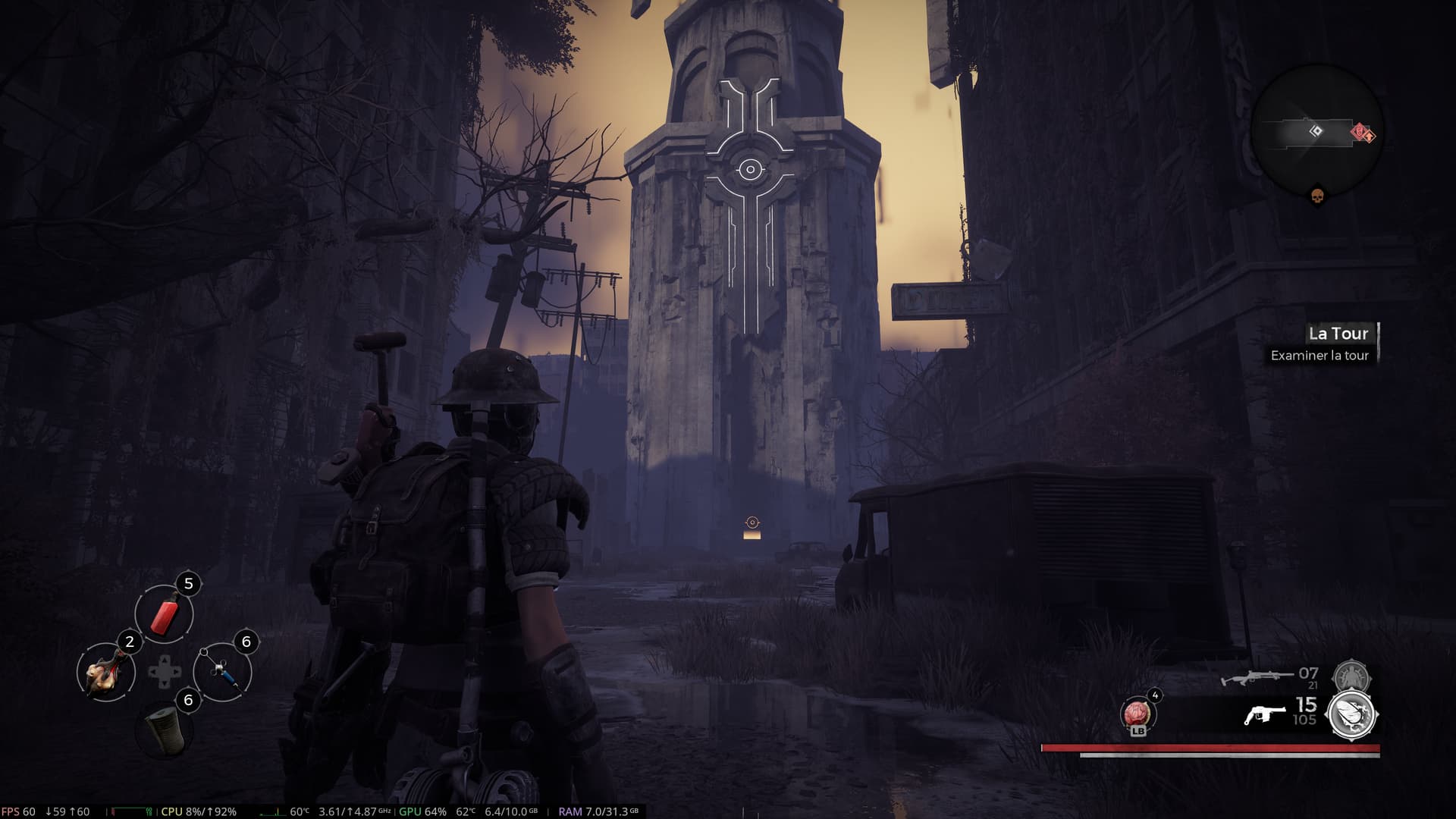Click the skull icon below the minimap

coord(1317,197)
